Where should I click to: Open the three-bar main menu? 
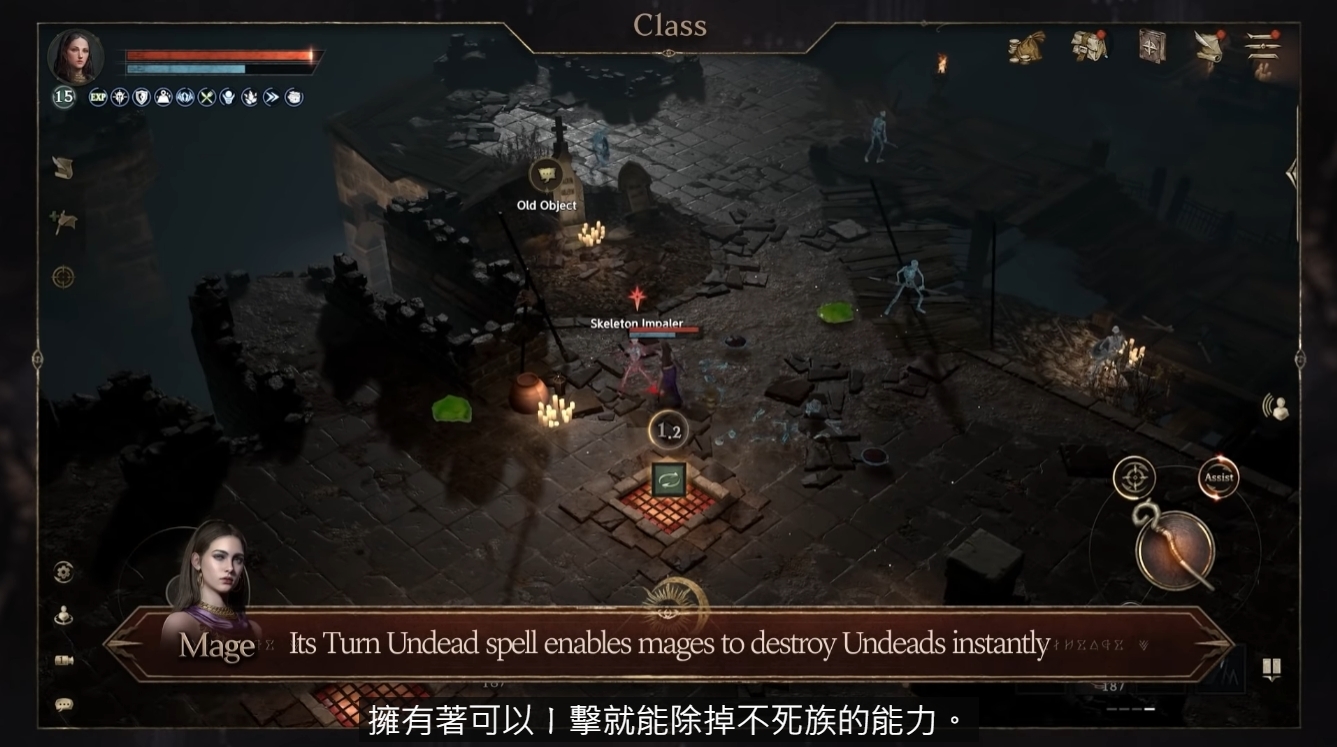[1263, 46]
